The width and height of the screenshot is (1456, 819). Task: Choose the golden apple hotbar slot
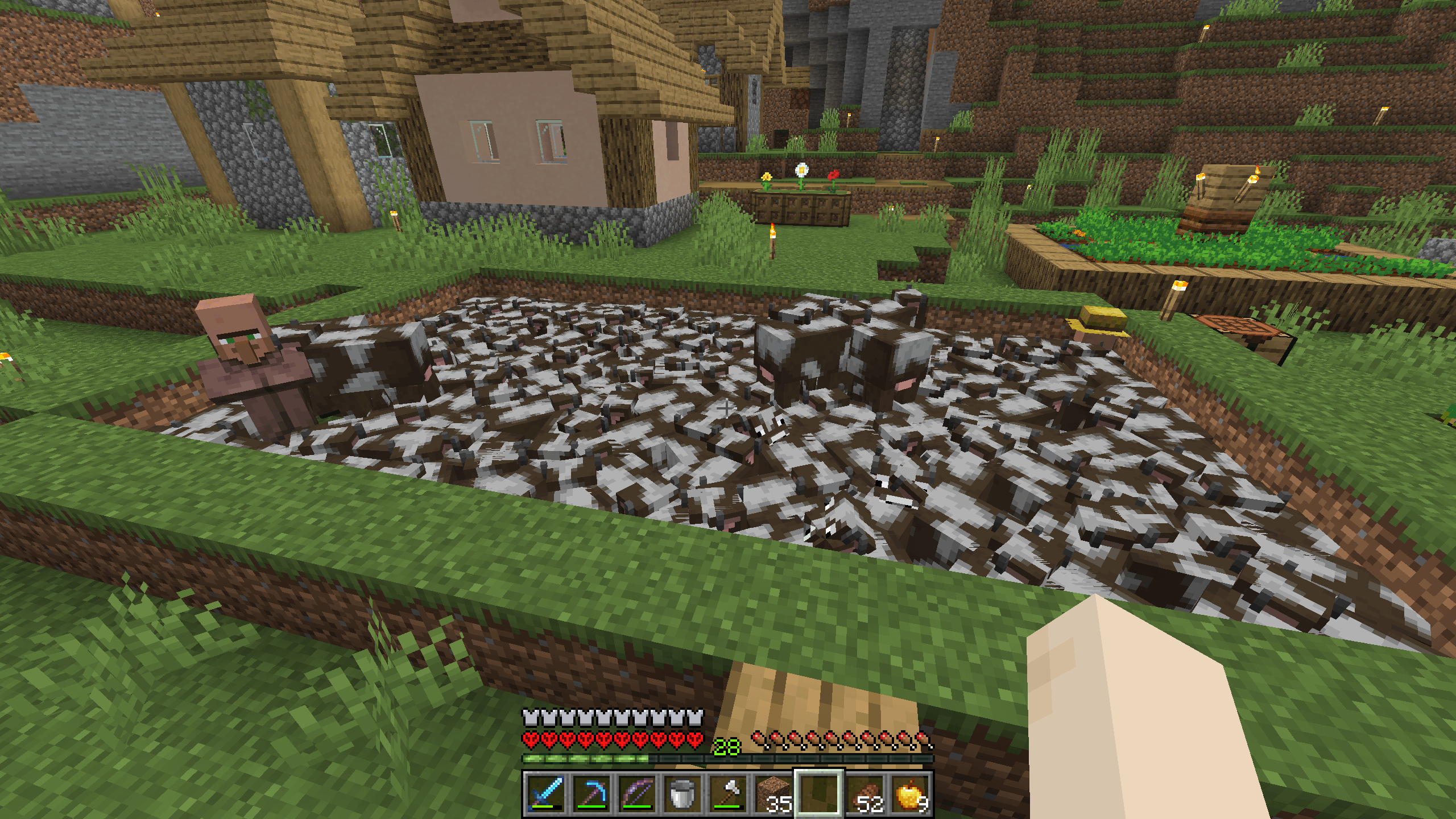point(910,793)
